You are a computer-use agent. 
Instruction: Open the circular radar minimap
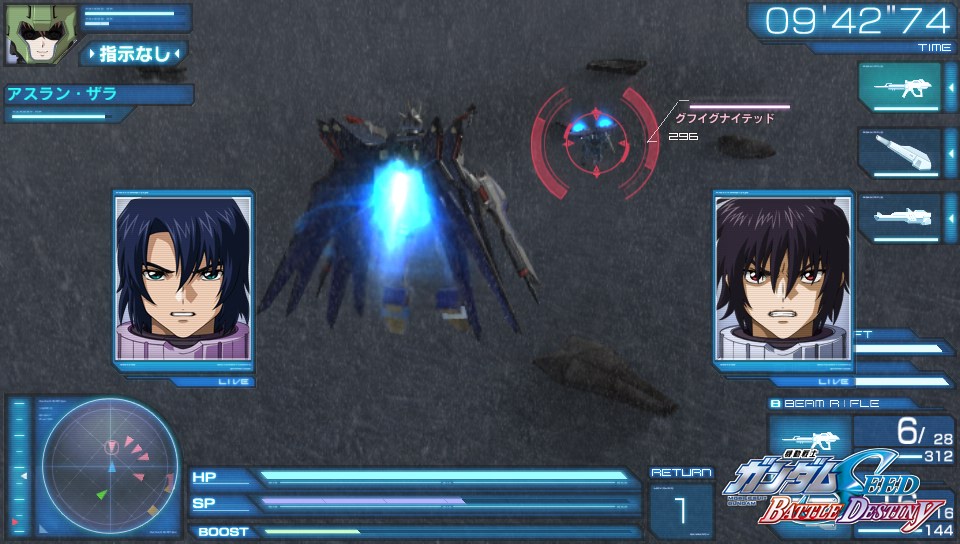pyautogui.click(x=112, y=463)
